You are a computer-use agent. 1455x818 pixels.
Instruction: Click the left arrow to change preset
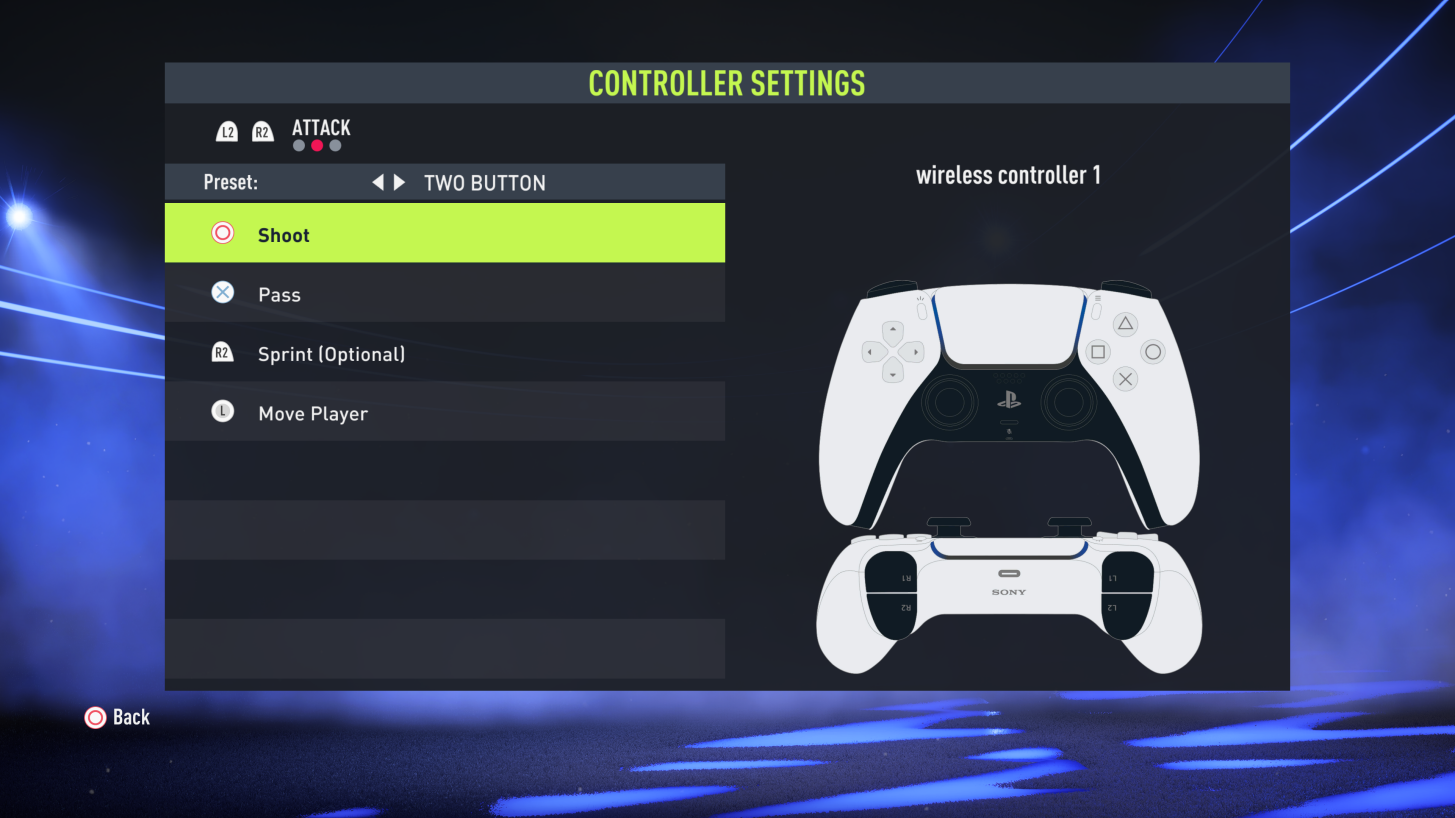[378, 182]
